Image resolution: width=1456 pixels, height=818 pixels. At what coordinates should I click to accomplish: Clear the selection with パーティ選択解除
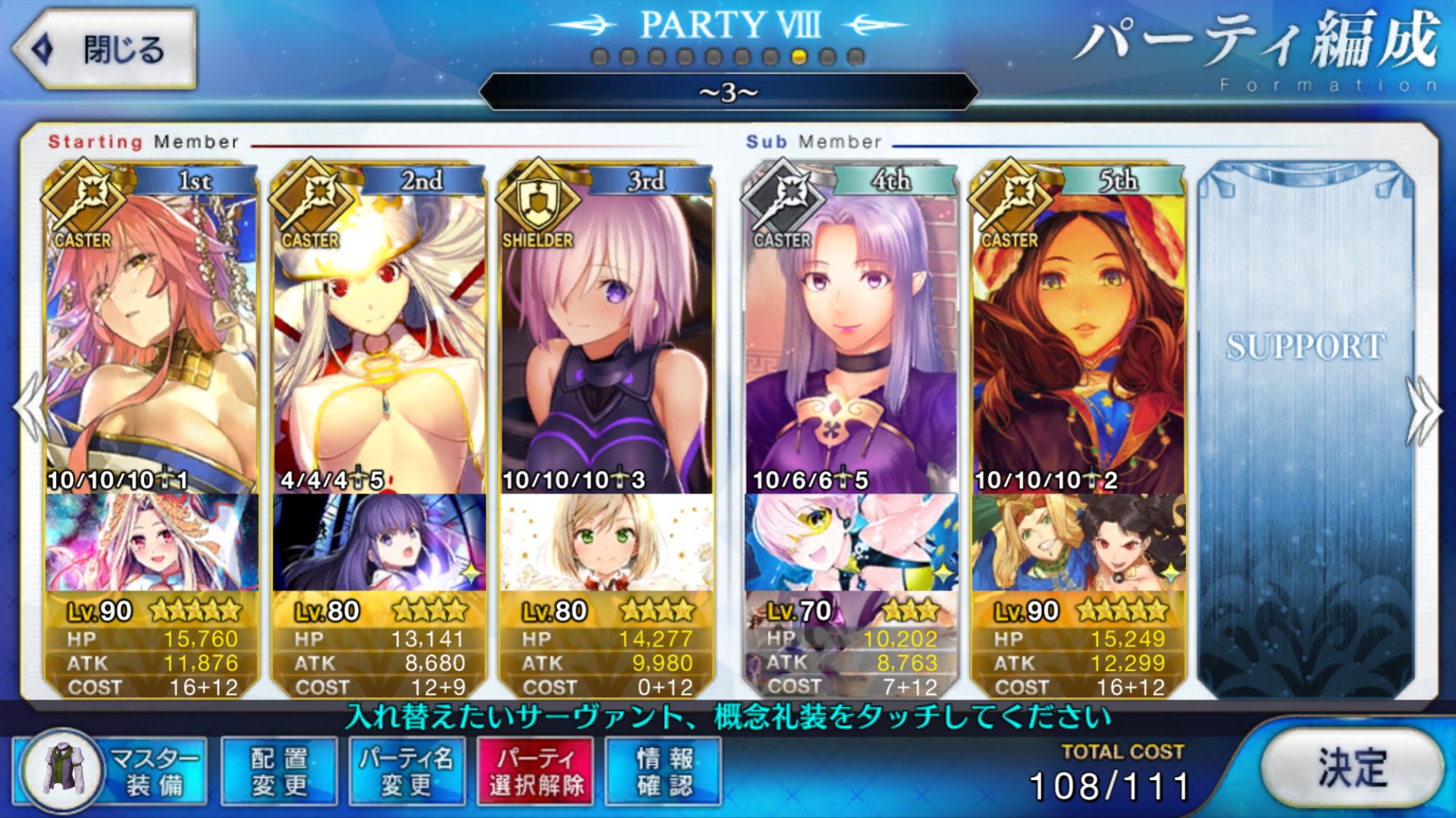pyautogui.click(x=536, y=771)
